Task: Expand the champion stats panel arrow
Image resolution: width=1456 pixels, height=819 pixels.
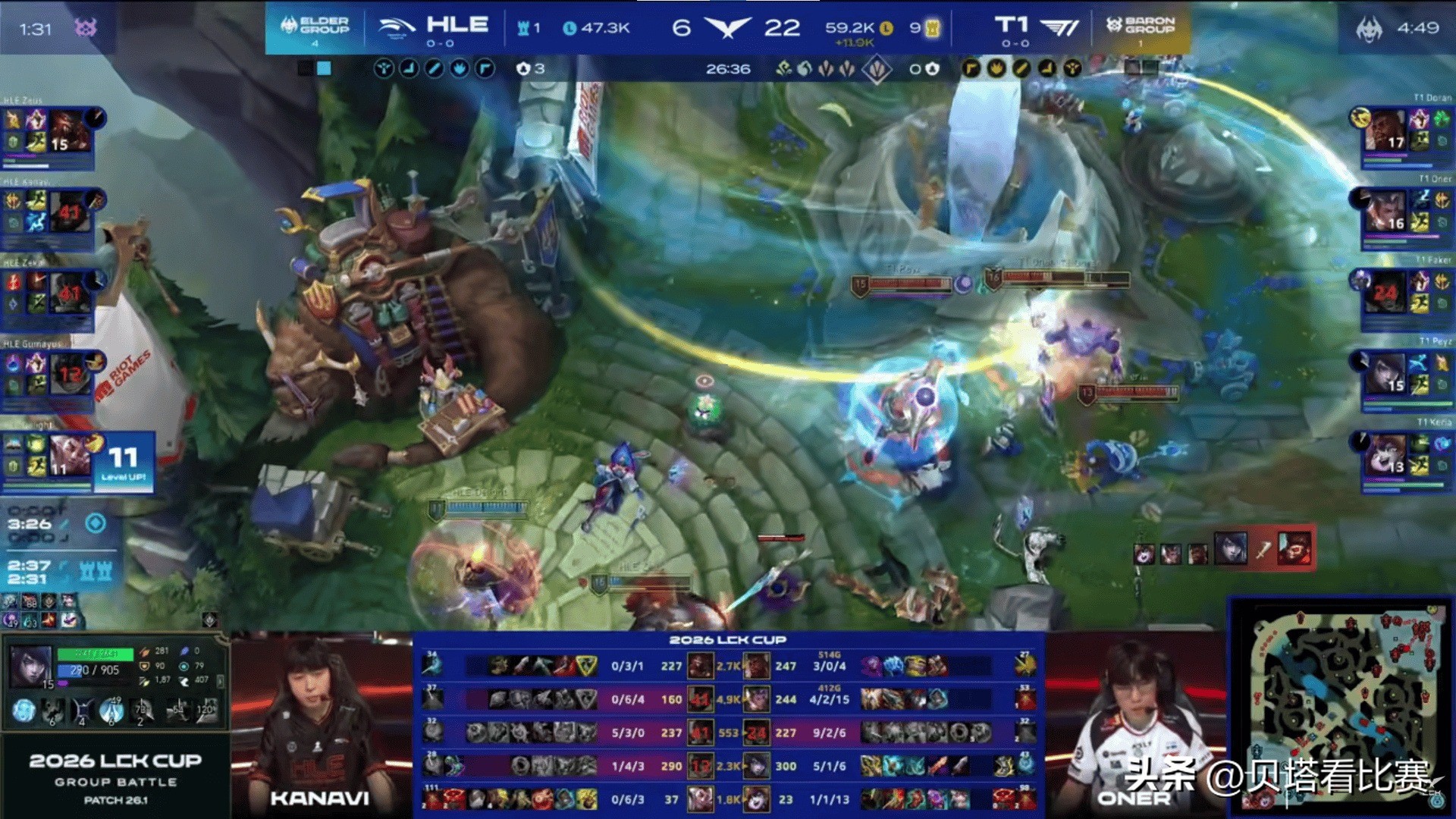Action: point(220,681)
